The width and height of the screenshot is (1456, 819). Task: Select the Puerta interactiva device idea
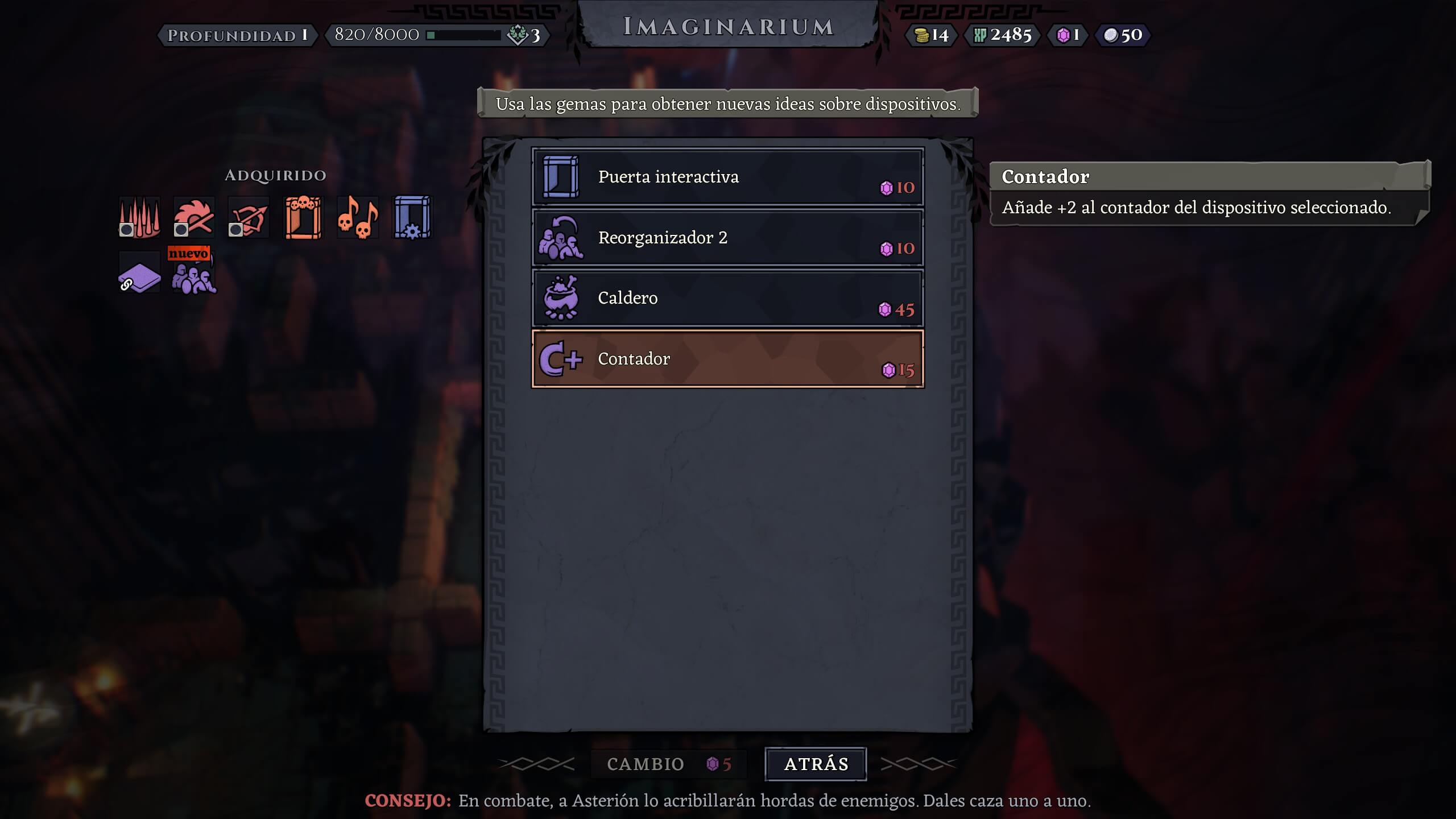(x=727, y=177)
